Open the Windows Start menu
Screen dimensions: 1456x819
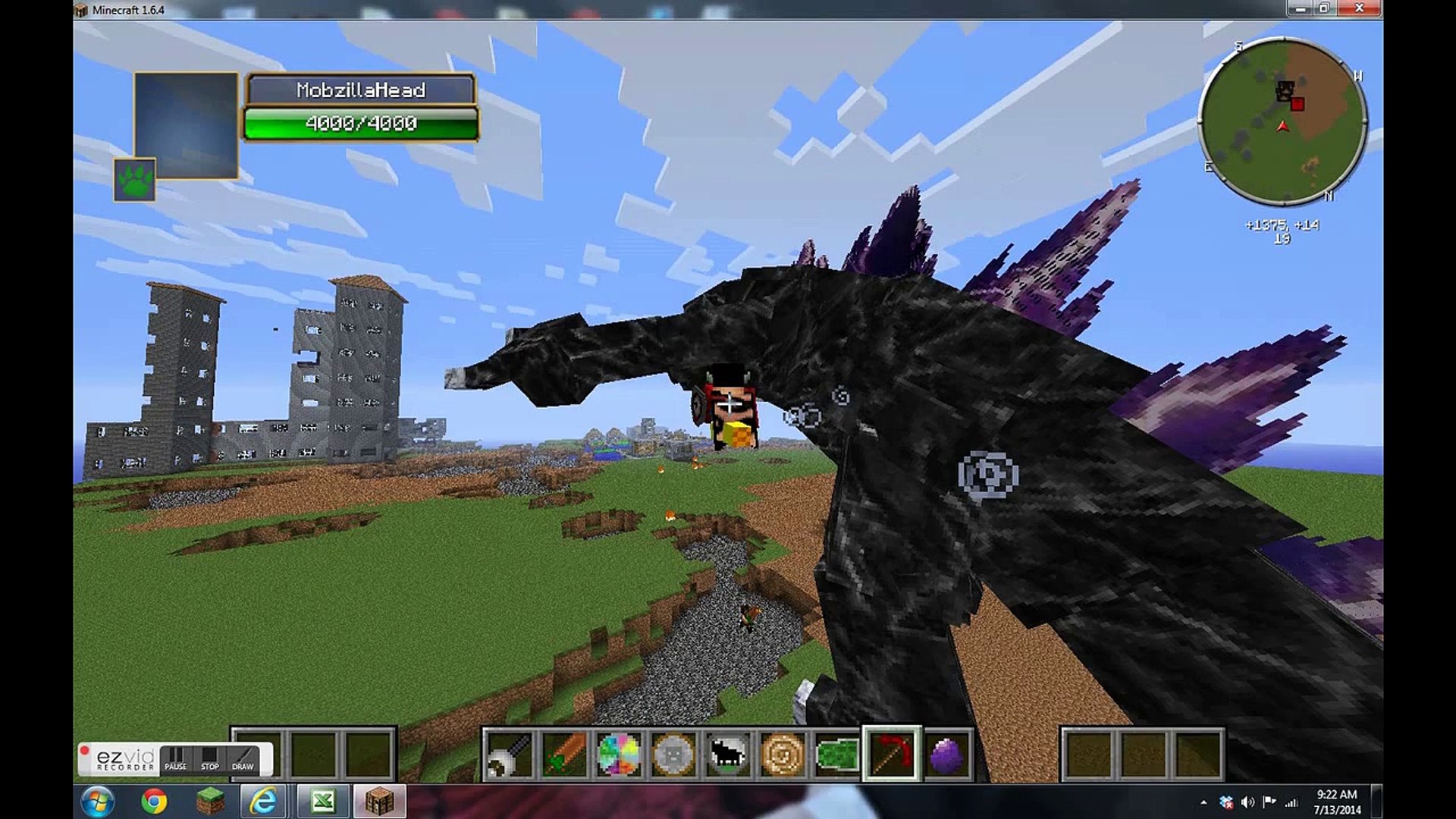point(97,802)
